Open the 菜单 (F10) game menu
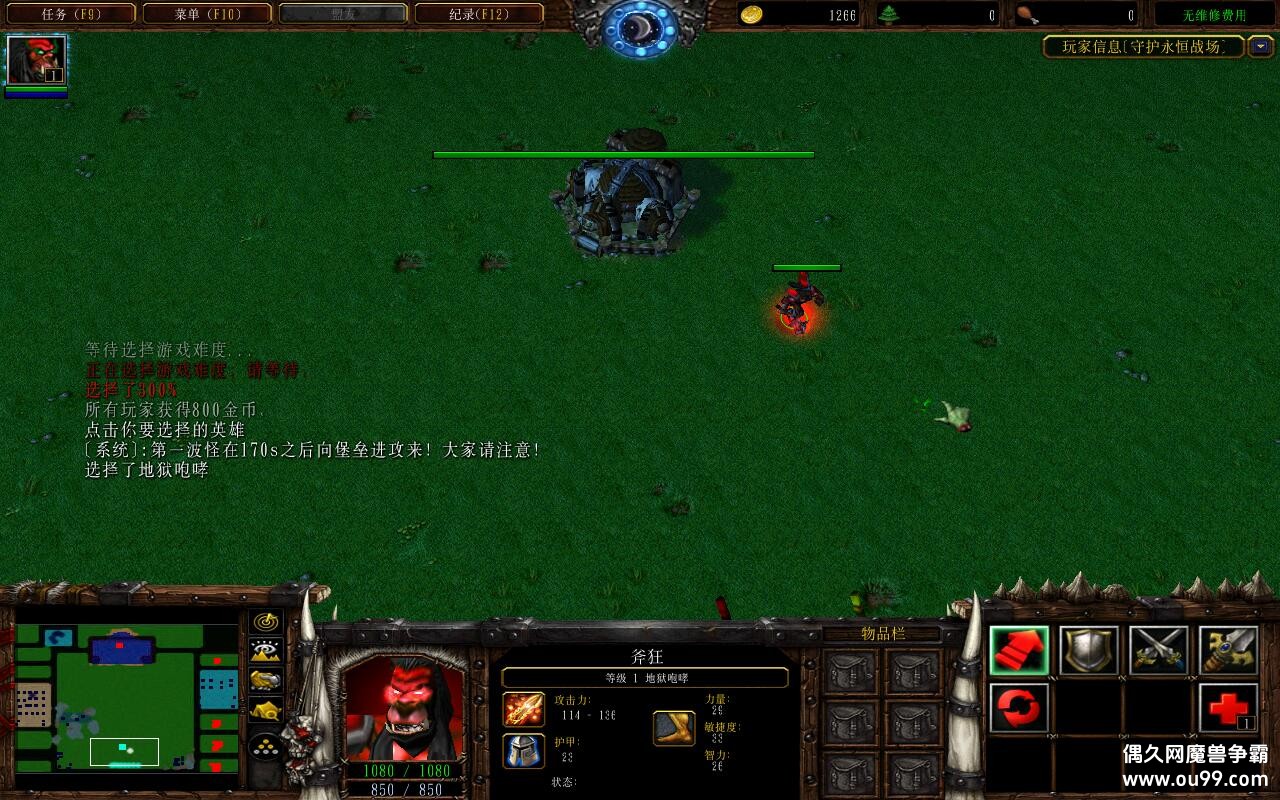This screenshot has width=1280, height=800. pos(207,14)
